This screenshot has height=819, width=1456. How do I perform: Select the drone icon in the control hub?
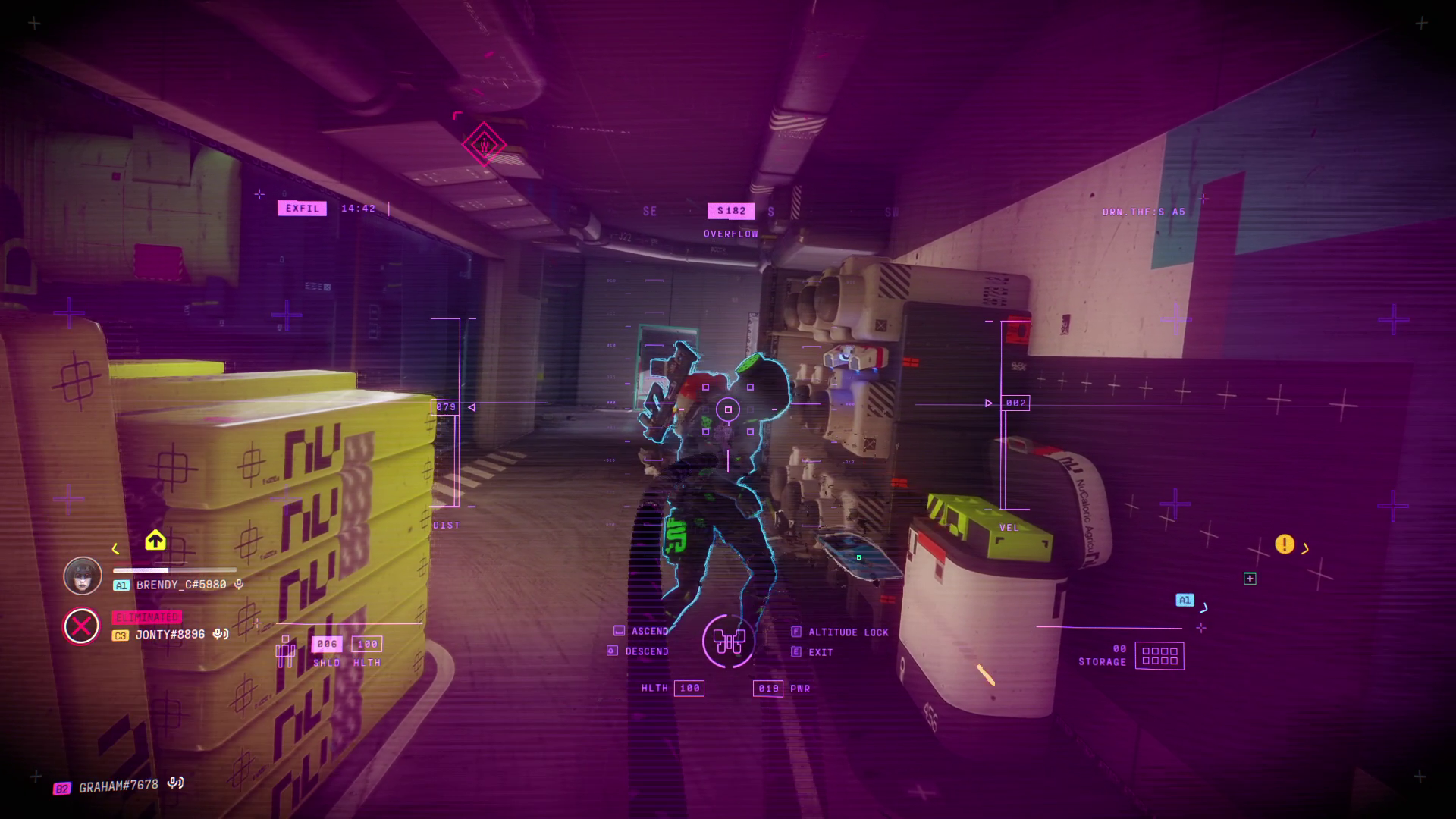[x=730, y=643]
